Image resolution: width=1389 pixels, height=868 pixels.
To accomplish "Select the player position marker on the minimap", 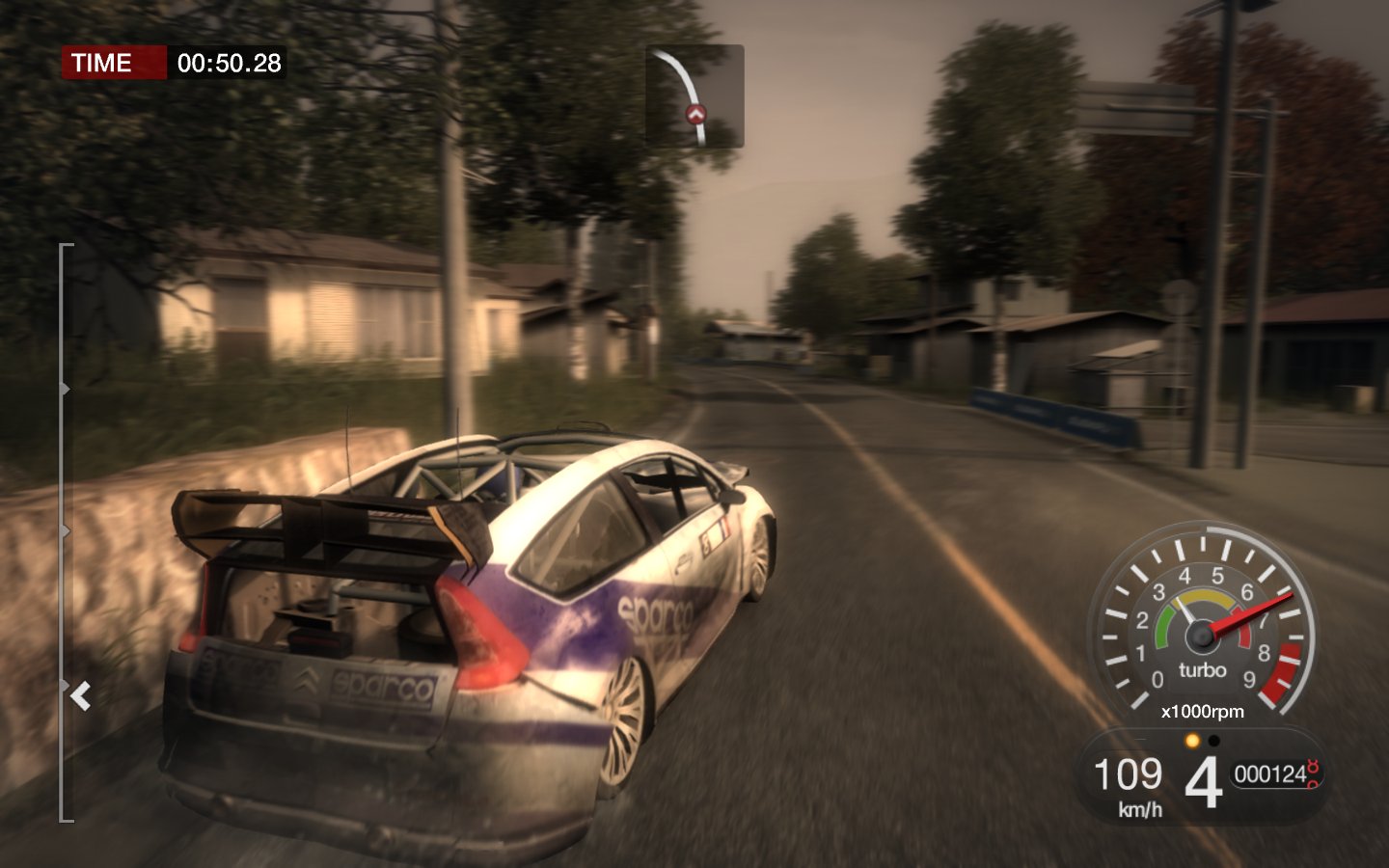I will click(x=696, y=115).
